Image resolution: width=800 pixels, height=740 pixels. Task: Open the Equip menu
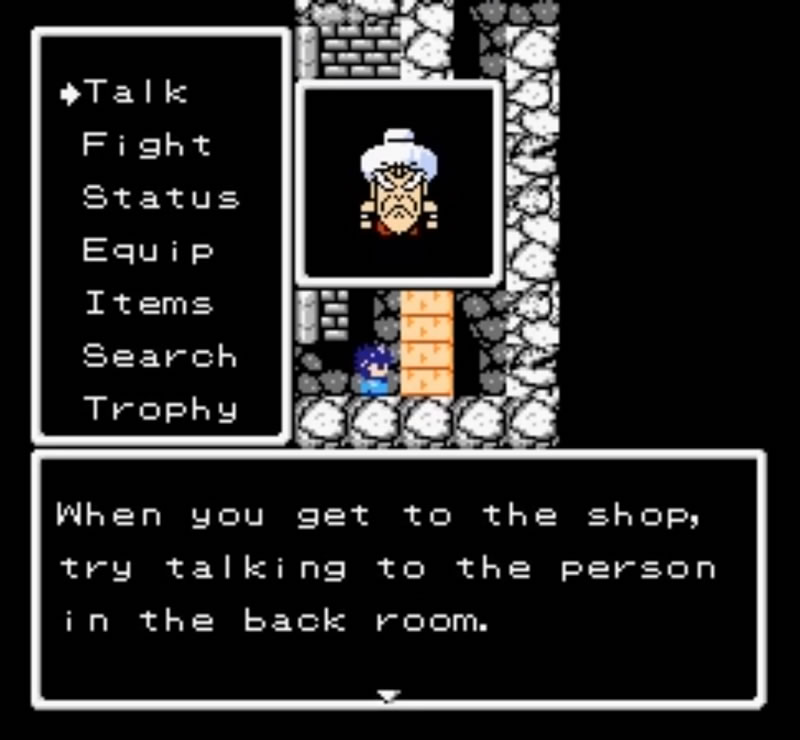point(147,251)
